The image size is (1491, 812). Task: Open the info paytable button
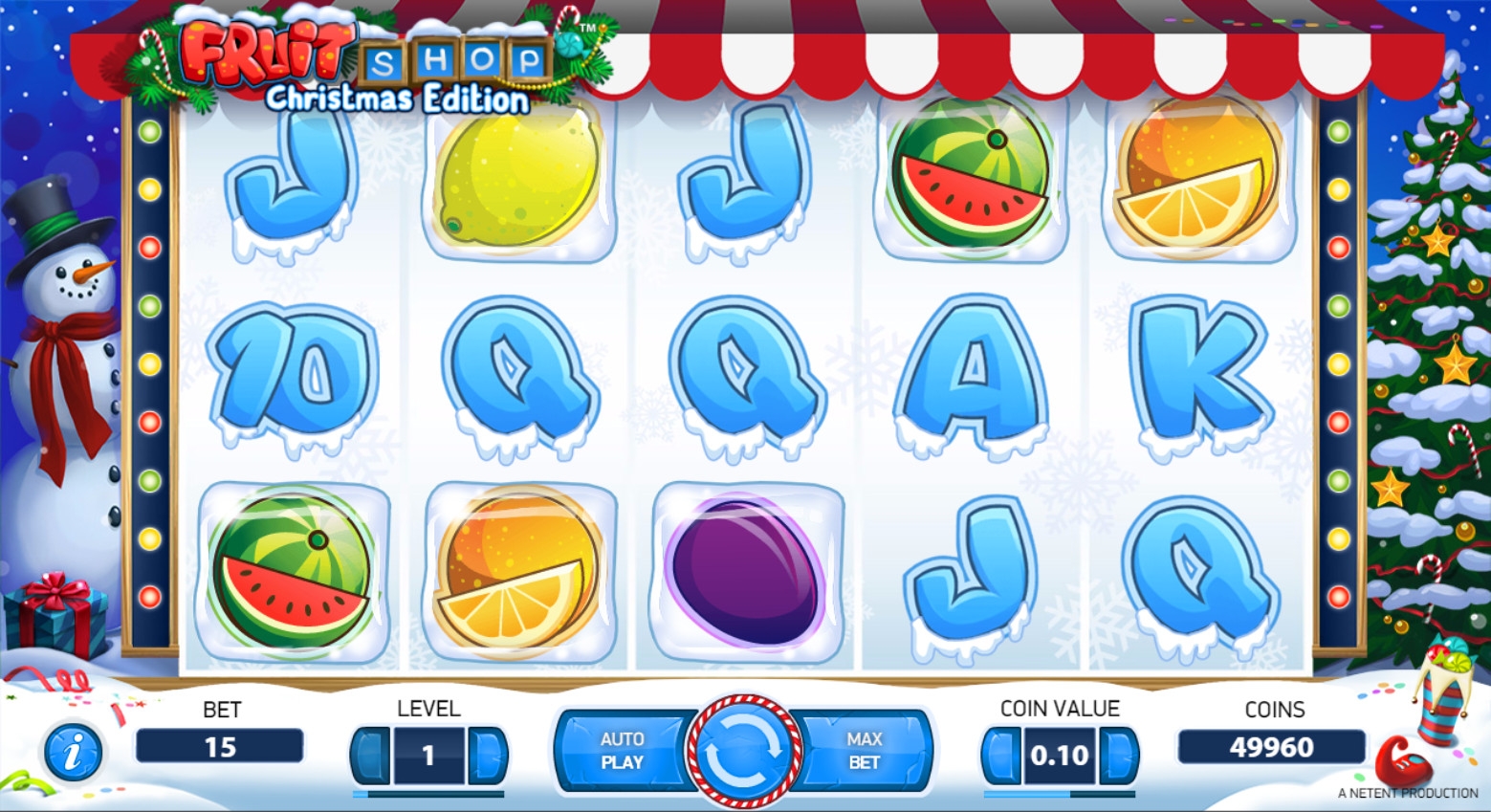point(73,752)
